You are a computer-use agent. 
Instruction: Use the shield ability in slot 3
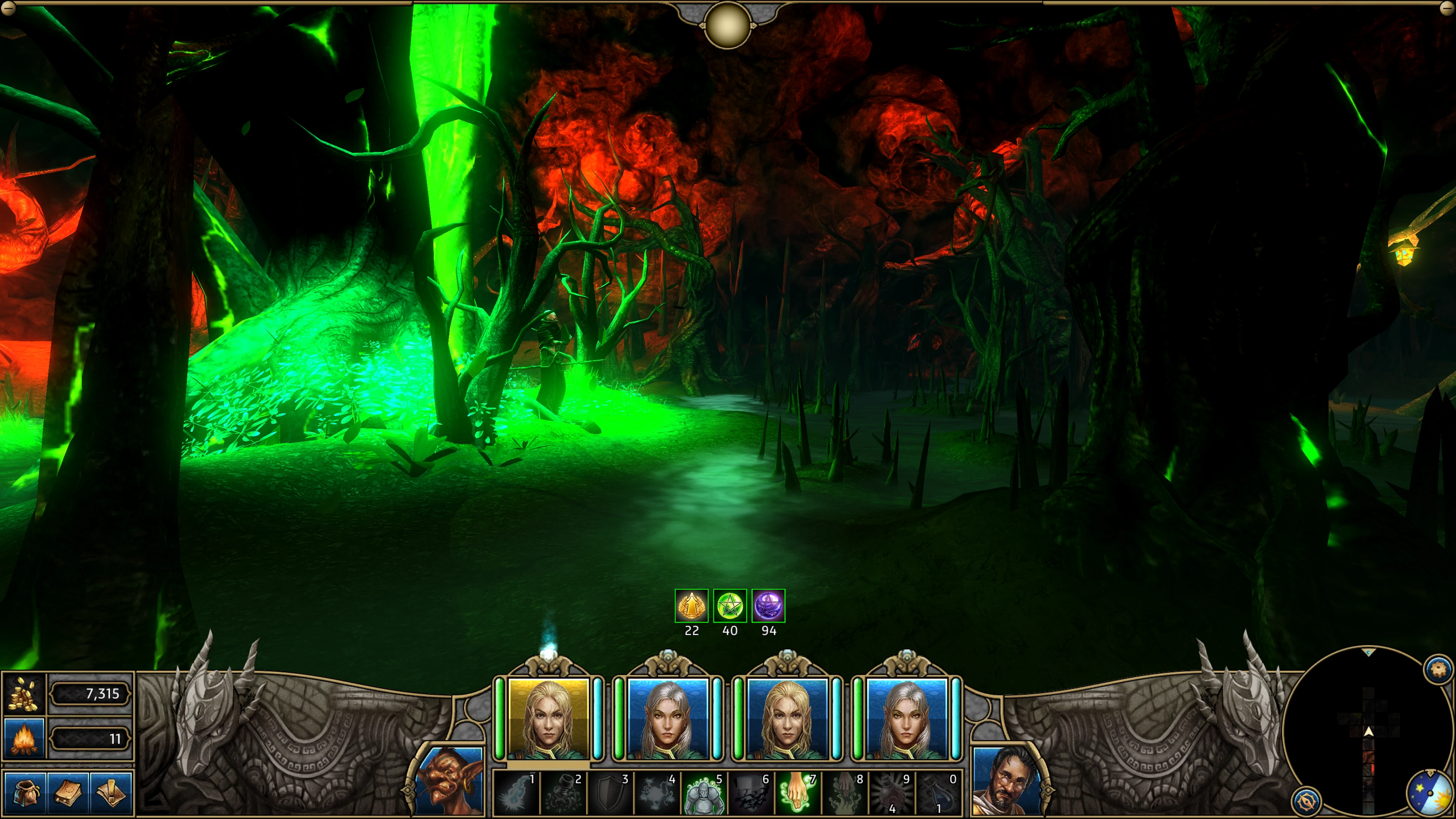610,793
